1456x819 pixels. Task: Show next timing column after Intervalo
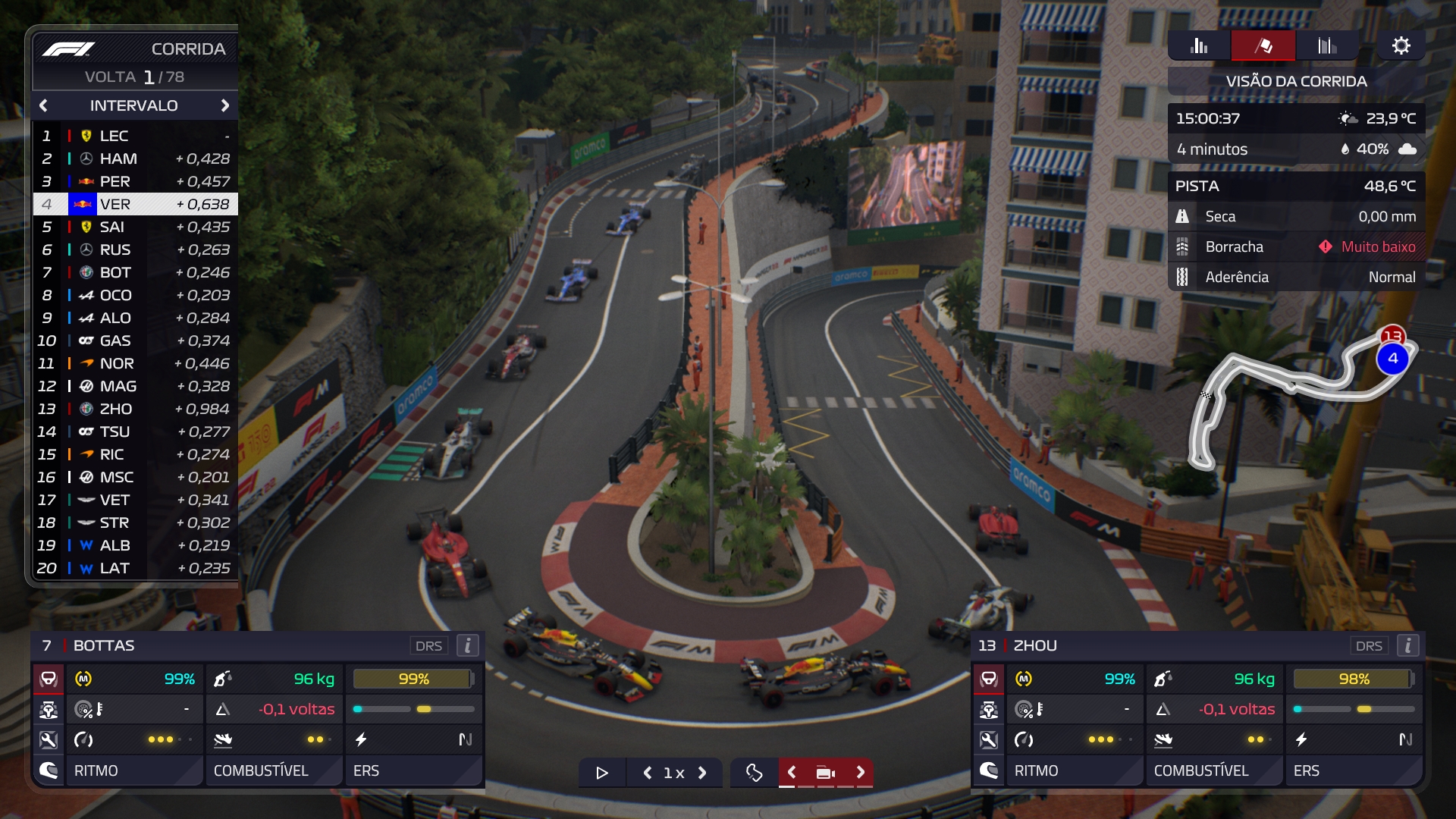point(224,105)
